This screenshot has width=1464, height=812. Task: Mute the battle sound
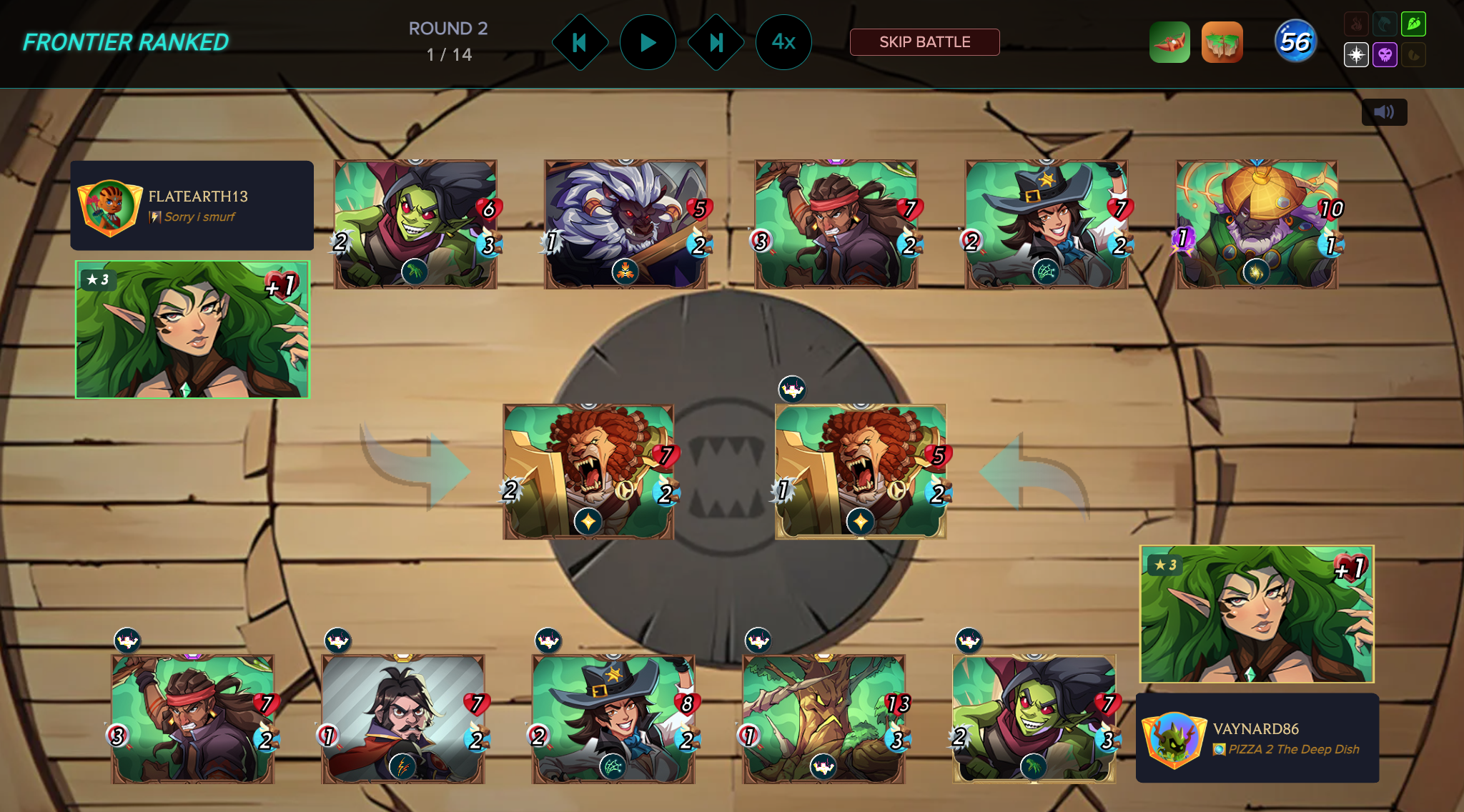pyautogui.click(x=1384, y=112)
